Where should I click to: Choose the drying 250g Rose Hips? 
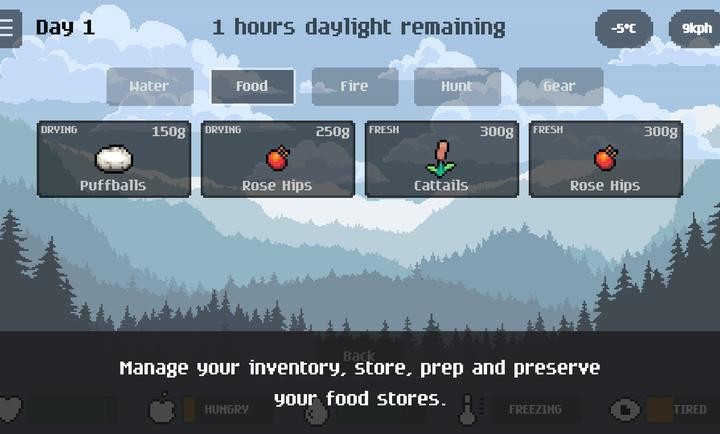pyautogui.click(x=277, y=159)
